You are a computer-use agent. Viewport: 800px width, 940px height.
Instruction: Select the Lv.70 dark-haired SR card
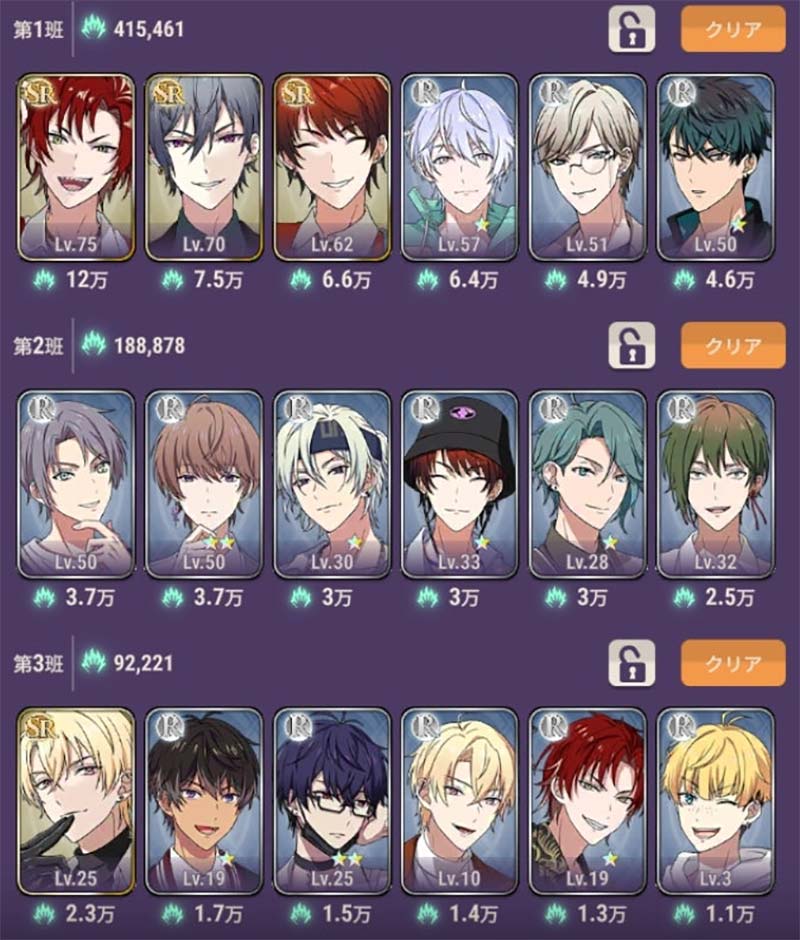204,167
